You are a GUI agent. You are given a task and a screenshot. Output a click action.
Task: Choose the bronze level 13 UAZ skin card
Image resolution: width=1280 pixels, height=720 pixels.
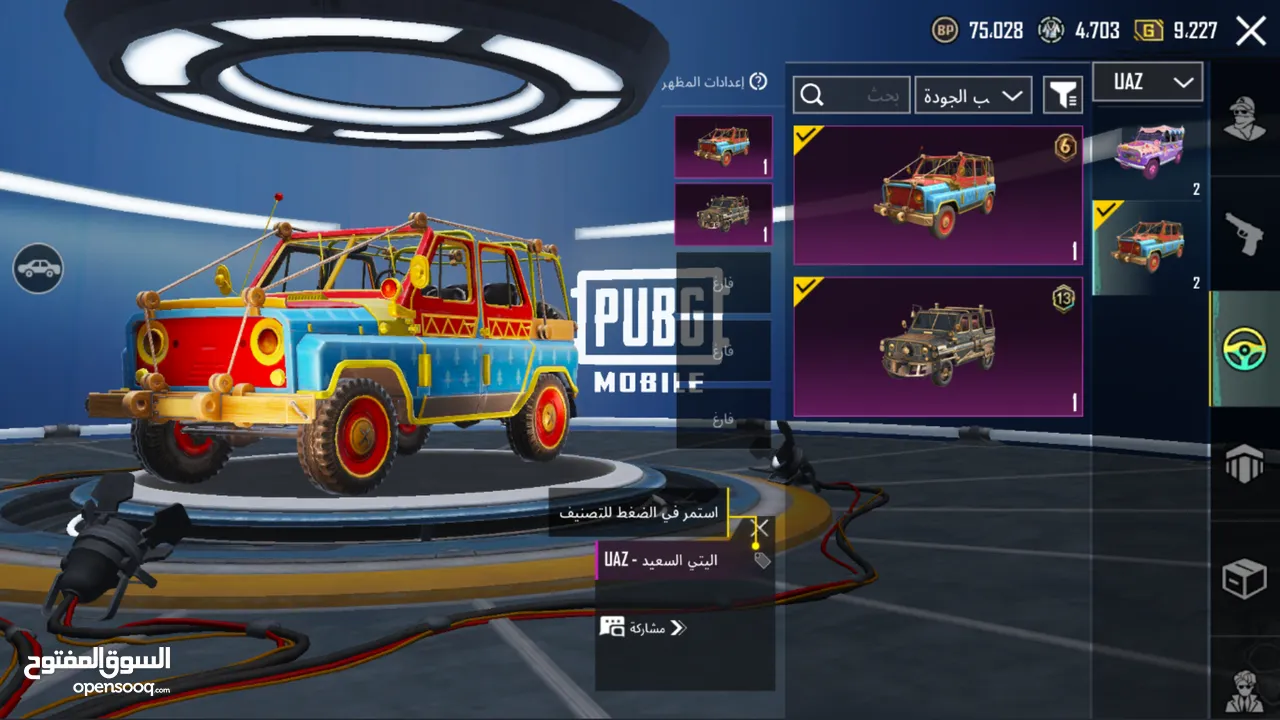click(x=938, y=347)
